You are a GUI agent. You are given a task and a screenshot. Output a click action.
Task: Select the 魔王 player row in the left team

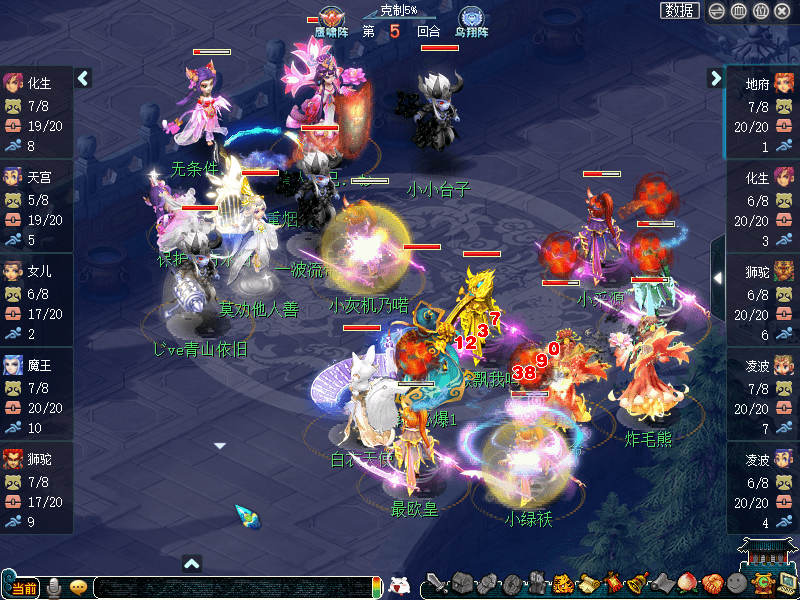[36, 397]
